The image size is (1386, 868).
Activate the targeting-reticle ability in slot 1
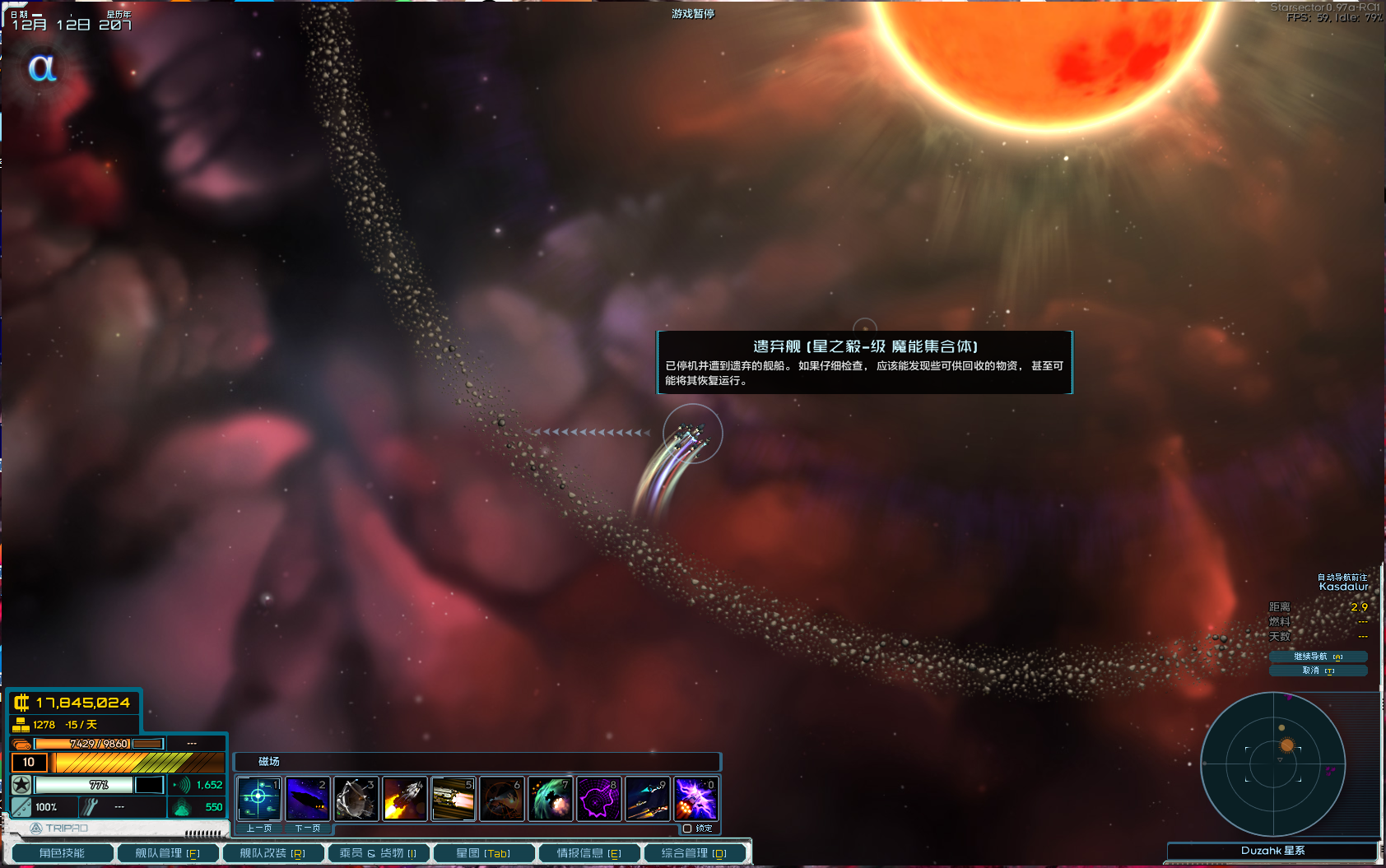pyautogui.click(x=258, y=798)
